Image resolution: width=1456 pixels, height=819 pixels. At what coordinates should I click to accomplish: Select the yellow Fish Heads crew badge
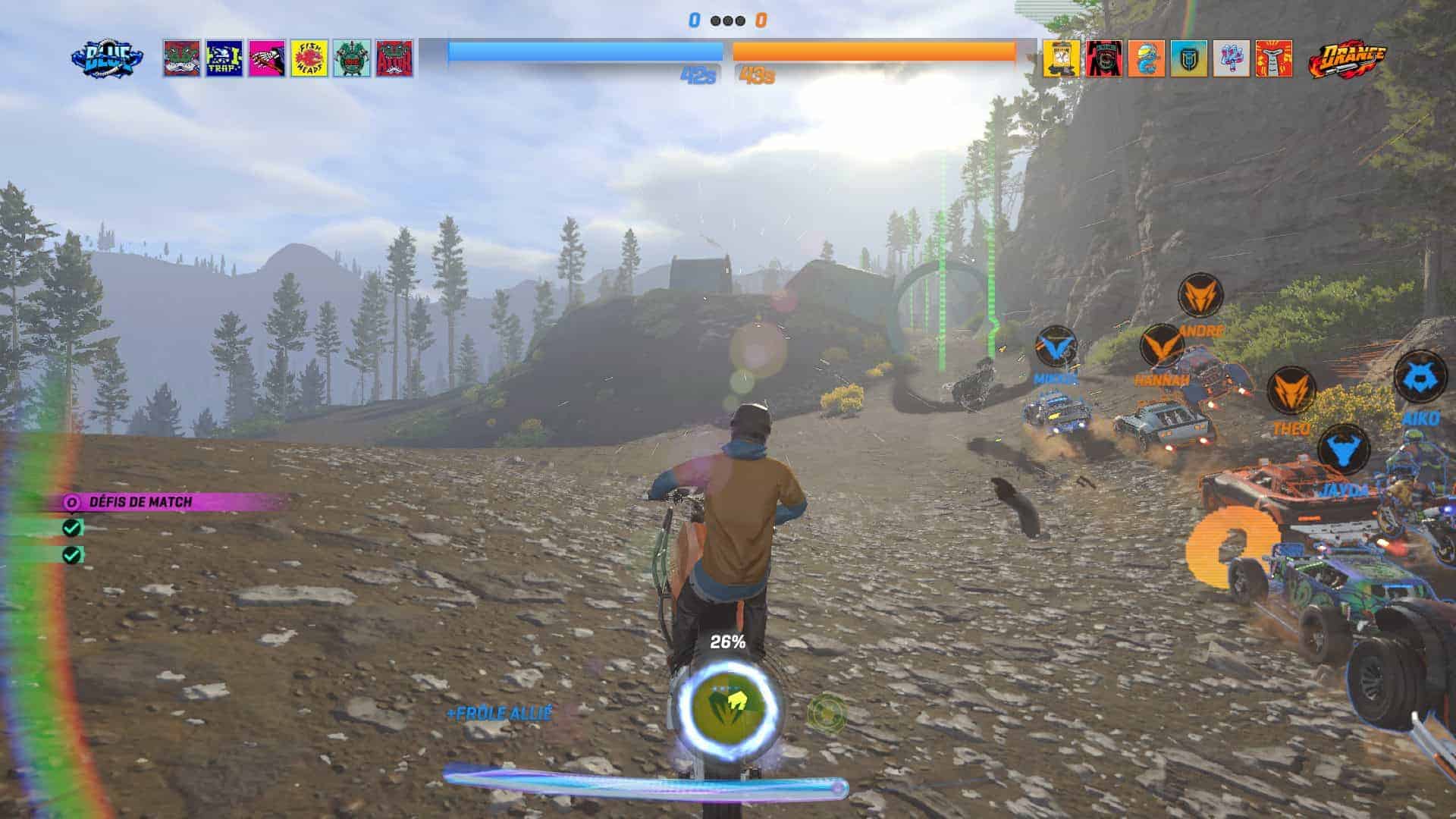tap(309, 58)
